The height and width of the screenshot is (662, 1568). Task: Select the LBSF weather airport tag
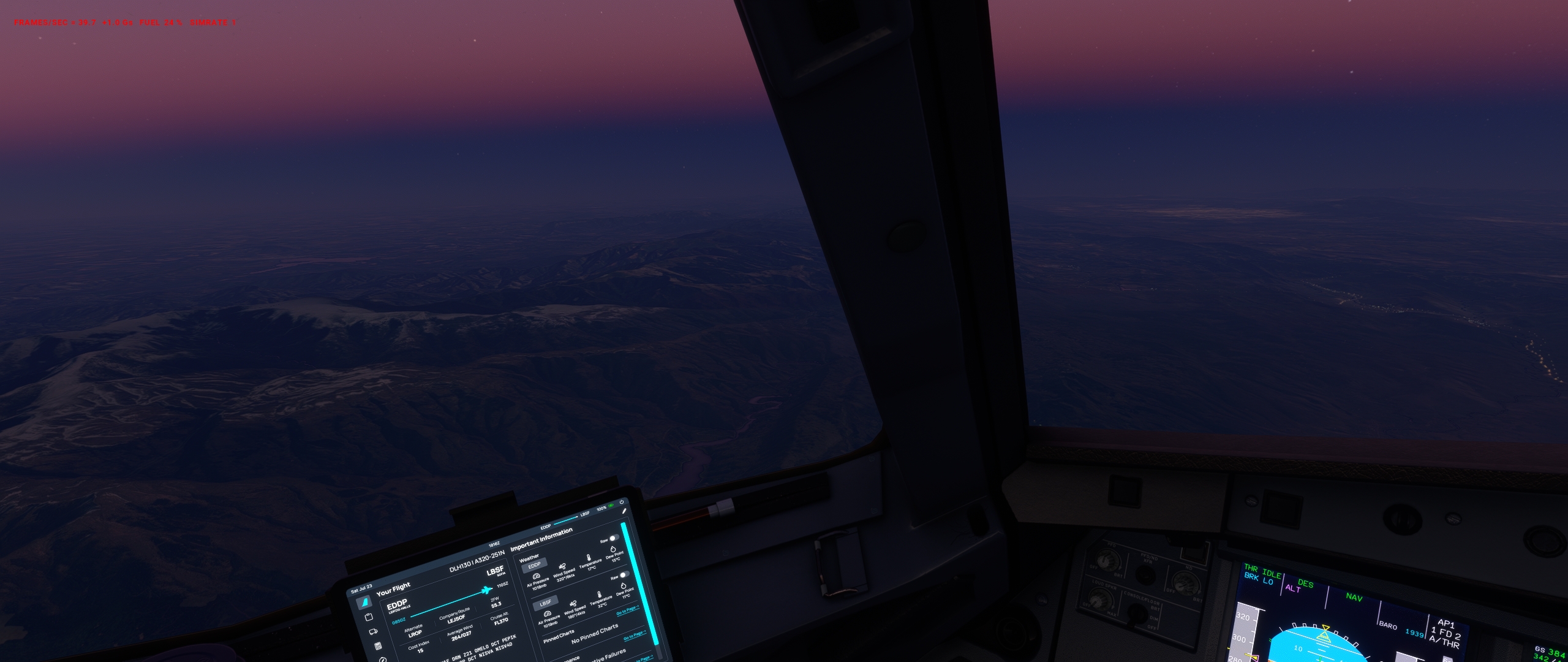(545, 603)
